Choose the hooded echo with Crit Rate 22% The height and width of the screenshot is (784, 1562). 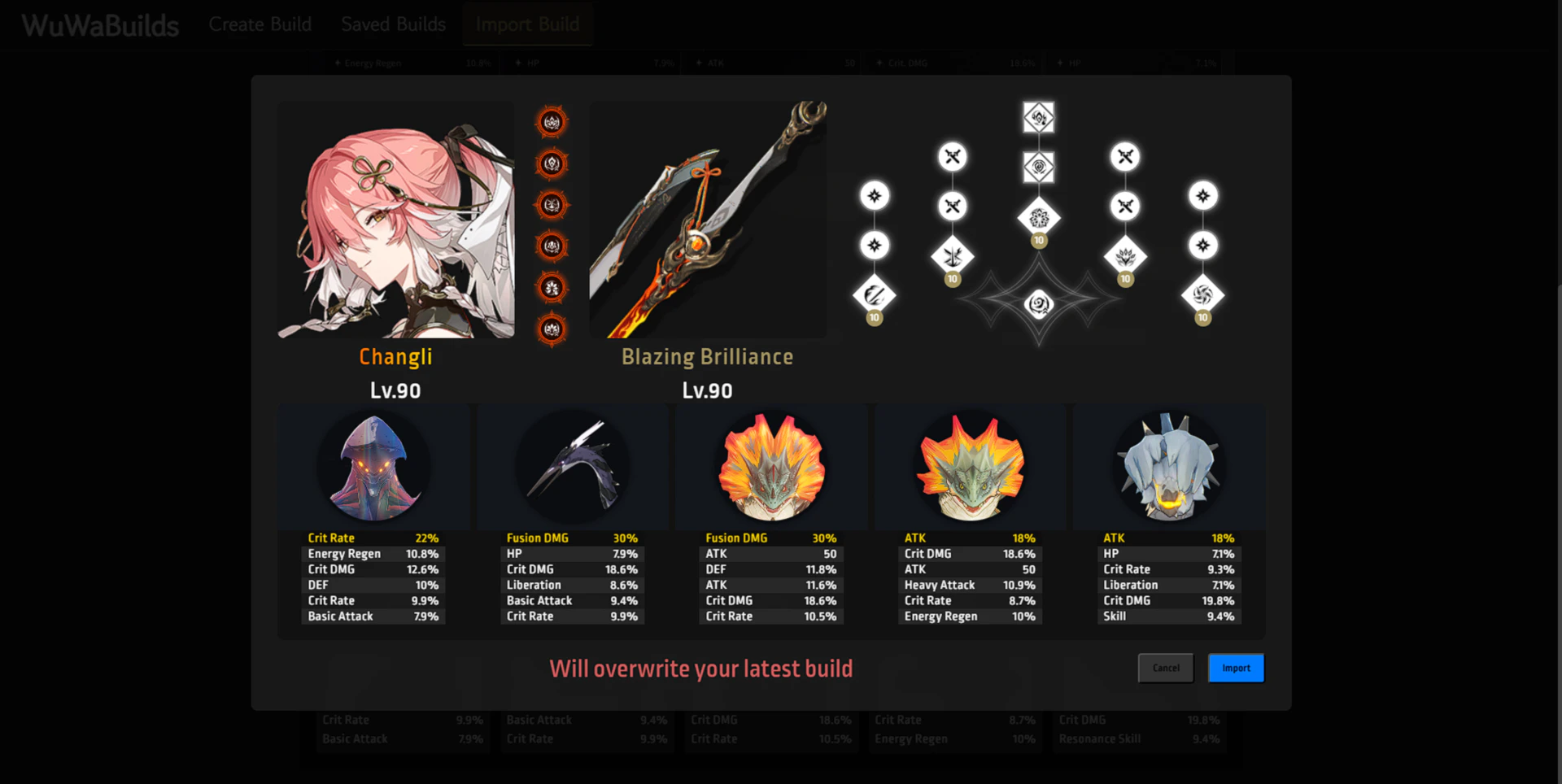373,468
